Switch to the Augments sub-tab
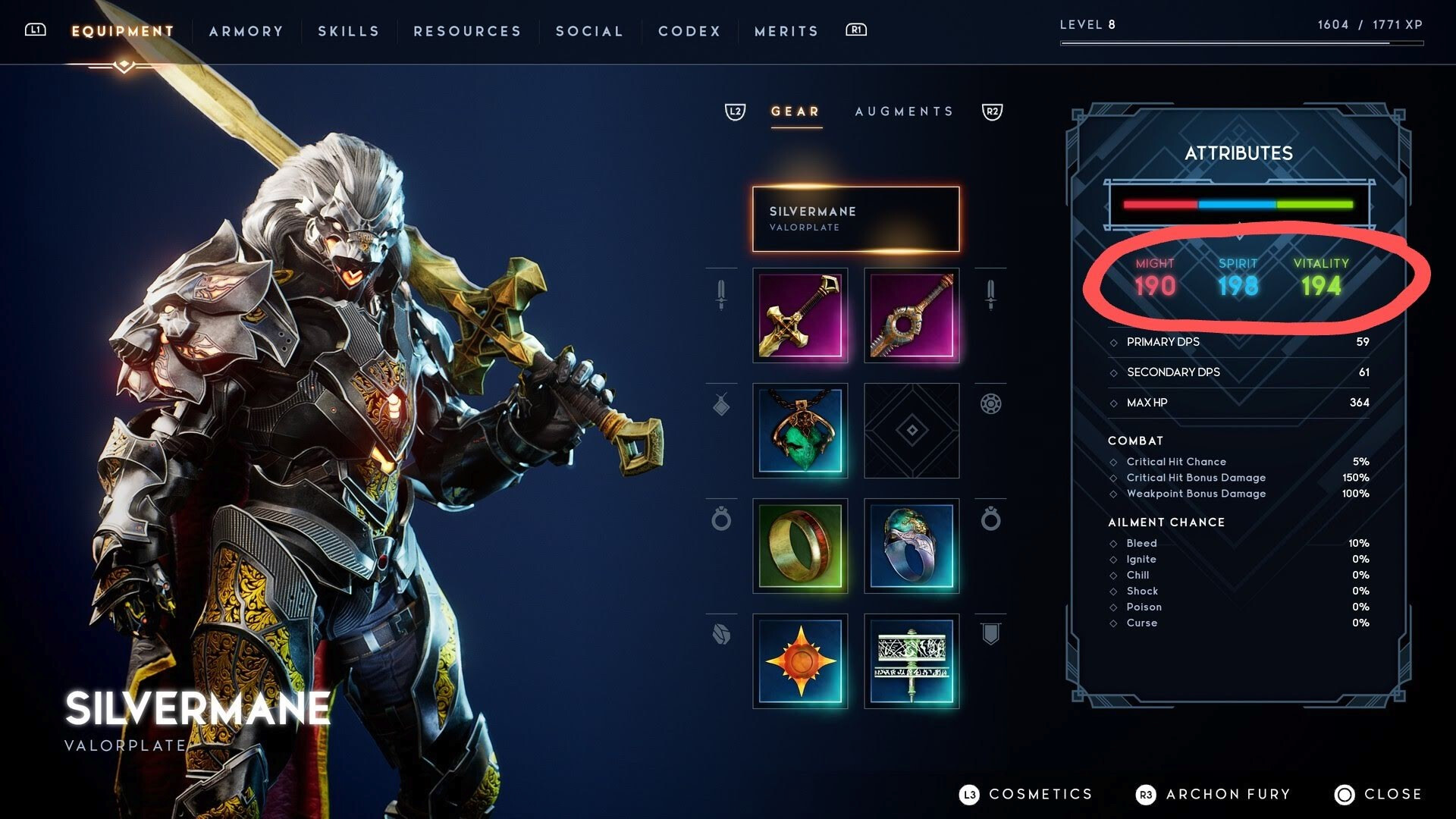The image size is (1456, 819). (x=904, y=111)
